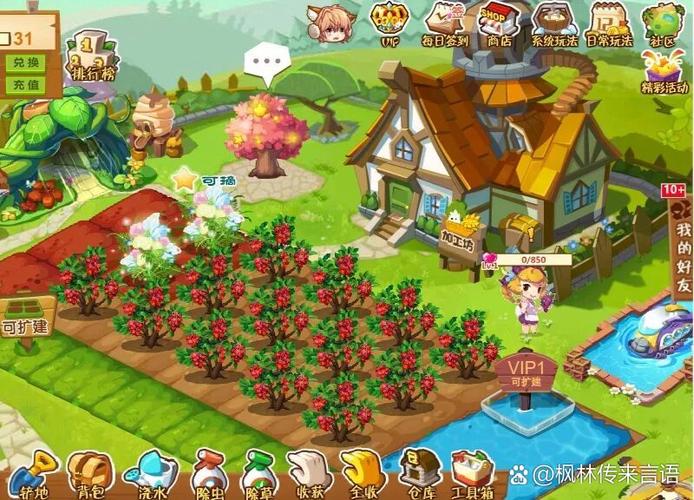Select the weeding (除草) tool
This screenshot has width=694, height=500.
click(x=258, y=475)
